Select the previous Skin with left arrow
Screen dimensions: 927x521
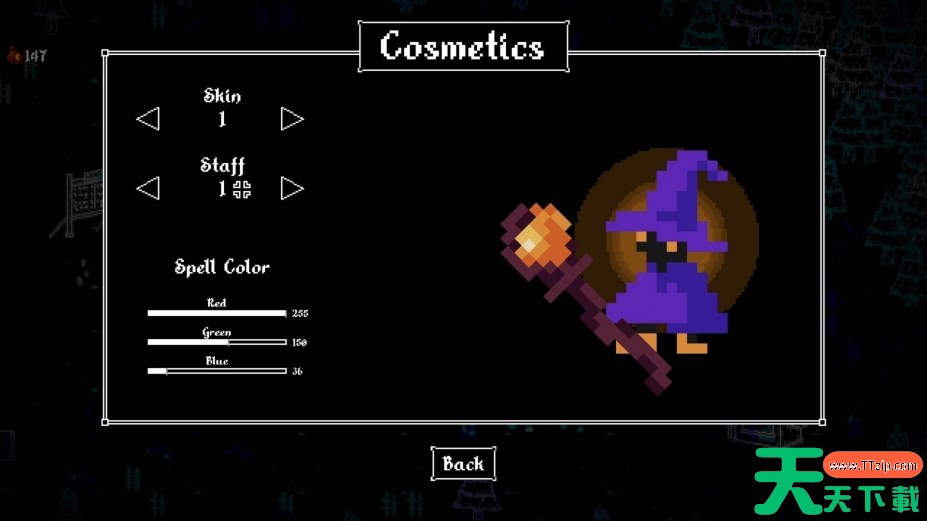coord(148,119)
